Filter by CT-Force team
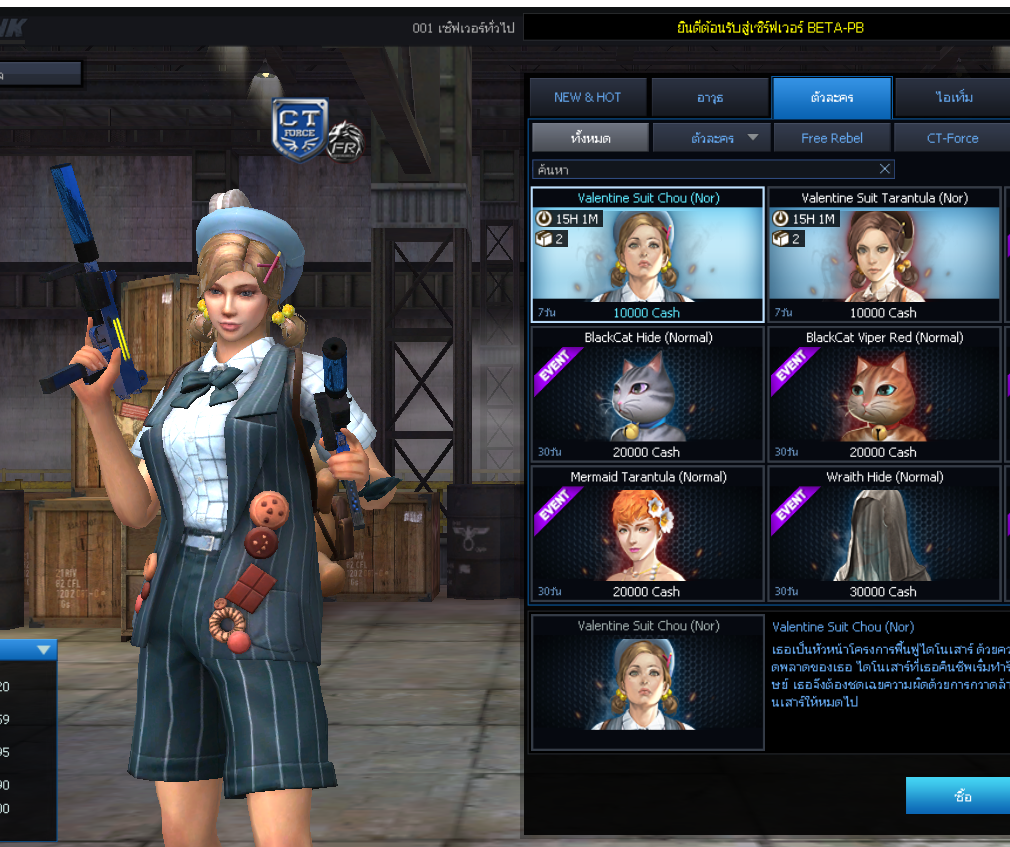 [x=952, y=138]
